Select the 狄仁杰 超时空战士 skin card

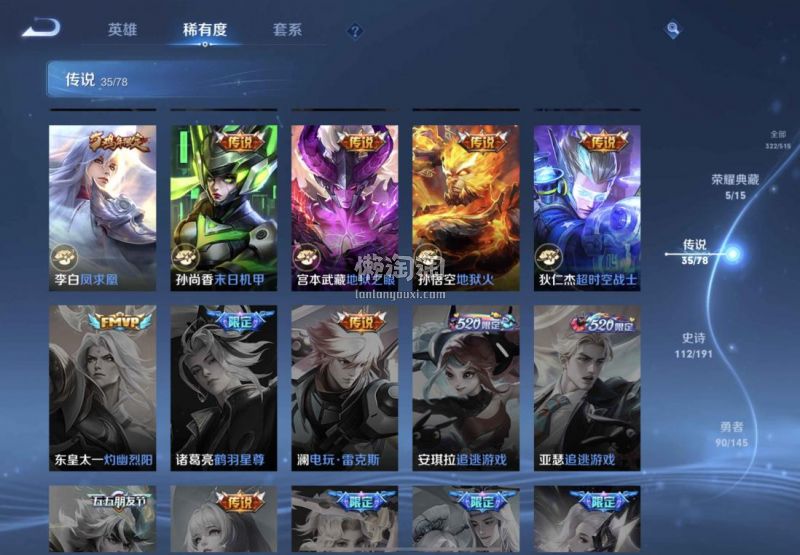click(x=587, y=207)
